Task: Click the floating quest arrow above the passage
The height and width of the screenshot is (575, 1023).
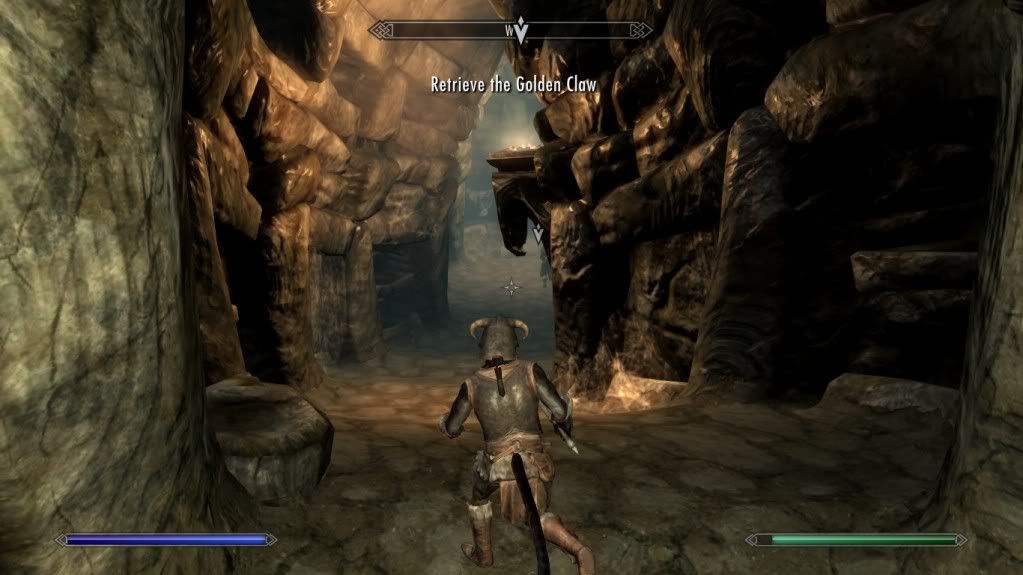Action: point(538,235)
